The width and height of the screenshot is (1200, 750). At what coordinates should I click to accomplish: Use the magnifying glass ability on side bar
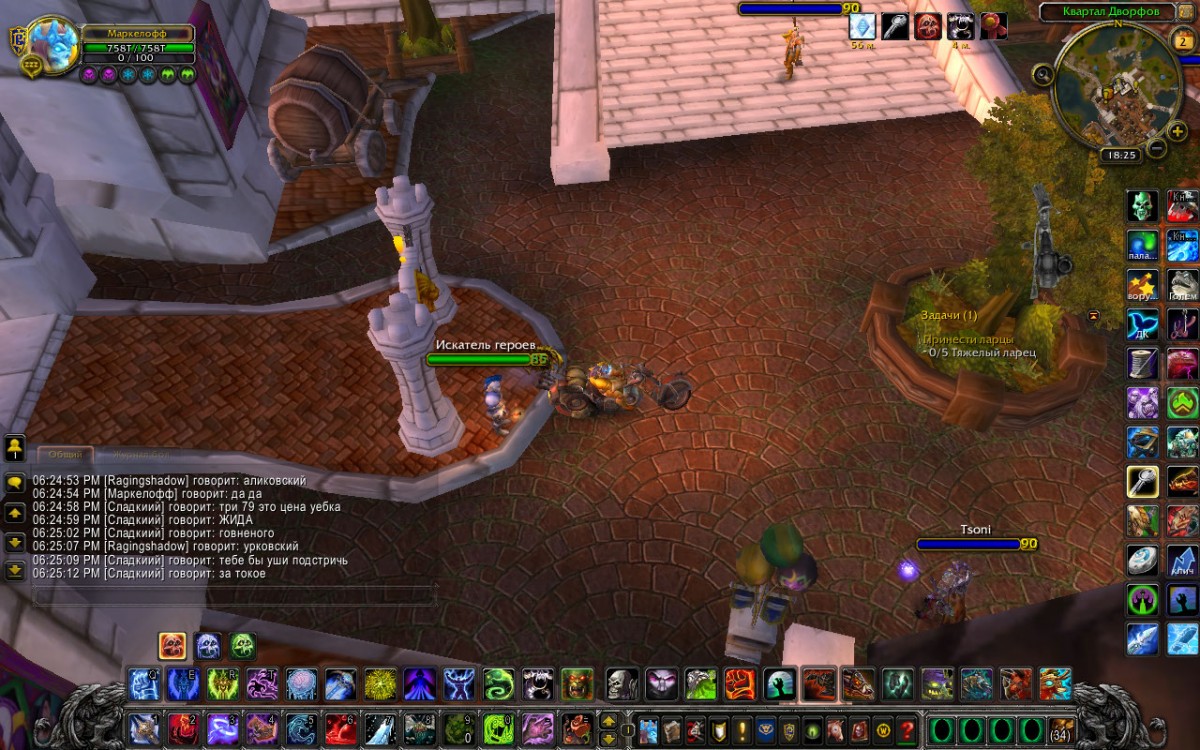1143,481
